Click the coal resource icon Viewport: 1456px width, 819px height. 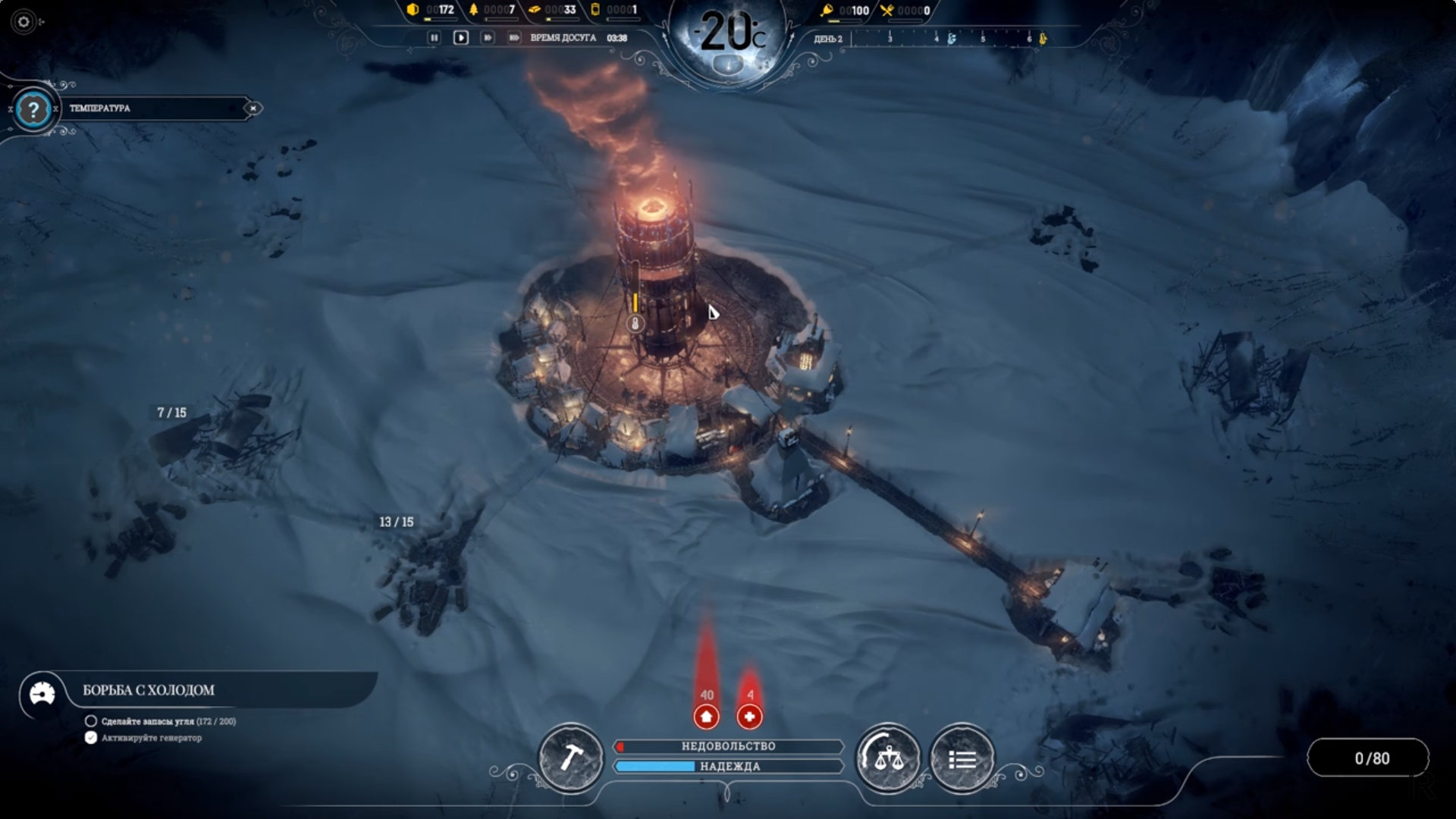click(x=413, y=10)
